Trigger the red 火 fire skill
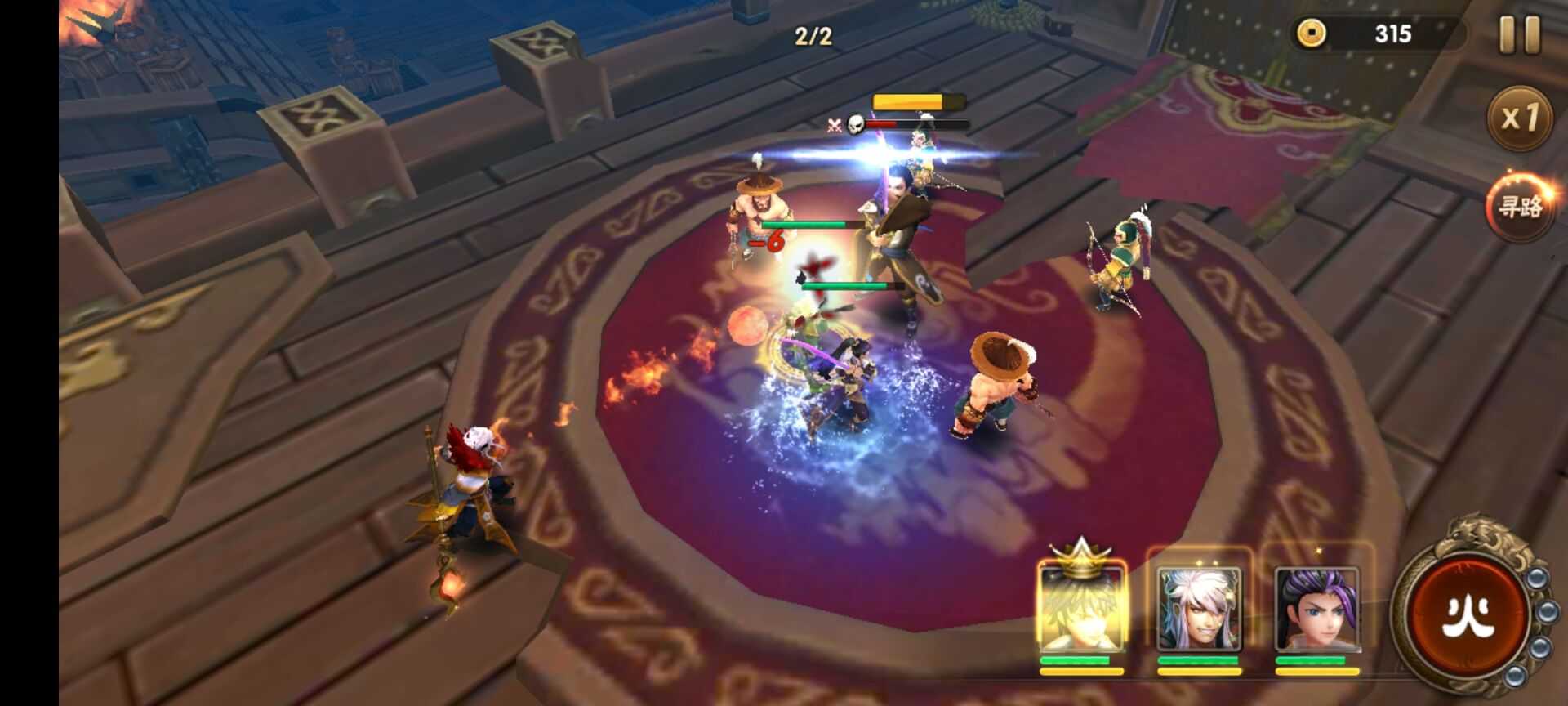This screenshot has width=1568, height=706. click(1468, 613)
